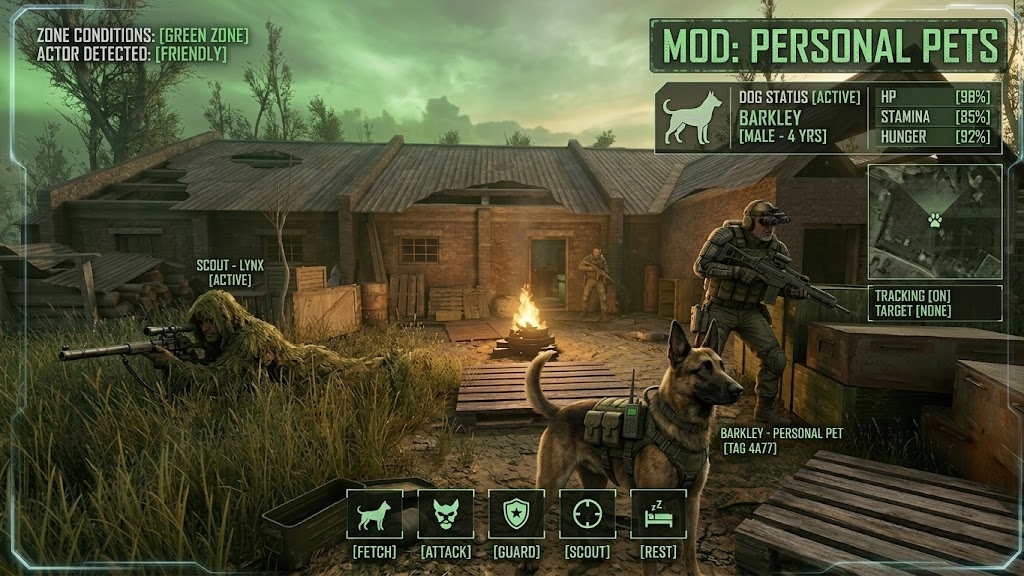Order Barkley to Rest
The width and height of the screenshot is (1024, 576).
click(x=658, y=514)
